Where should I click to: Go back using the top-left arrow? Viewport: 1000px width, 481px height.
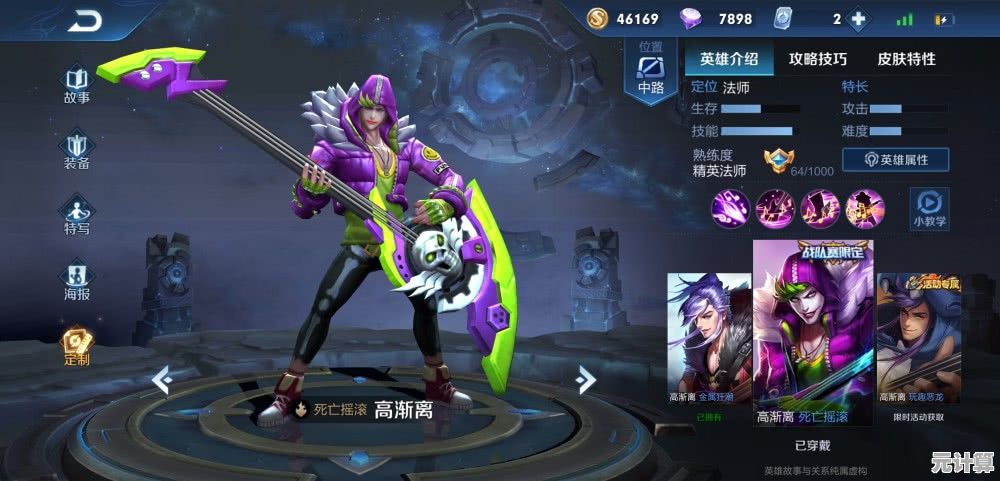coord(85,21)
